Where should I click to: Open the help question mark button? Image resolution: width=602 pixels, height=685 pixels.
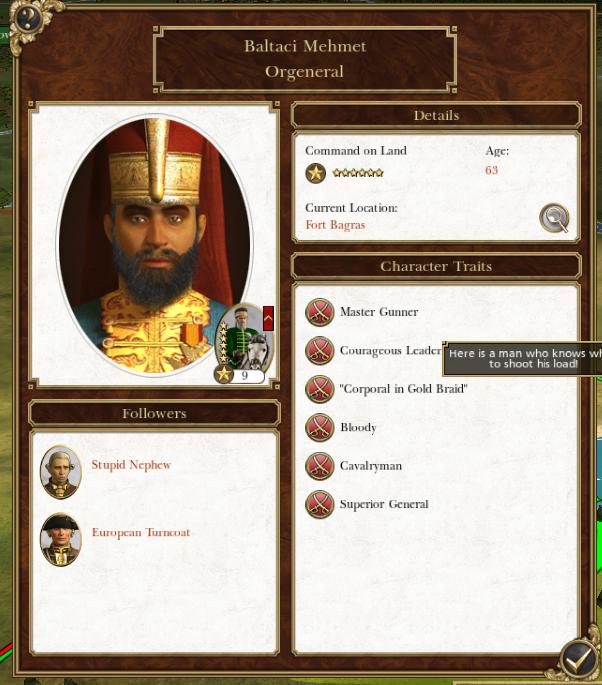pos(23,18)
